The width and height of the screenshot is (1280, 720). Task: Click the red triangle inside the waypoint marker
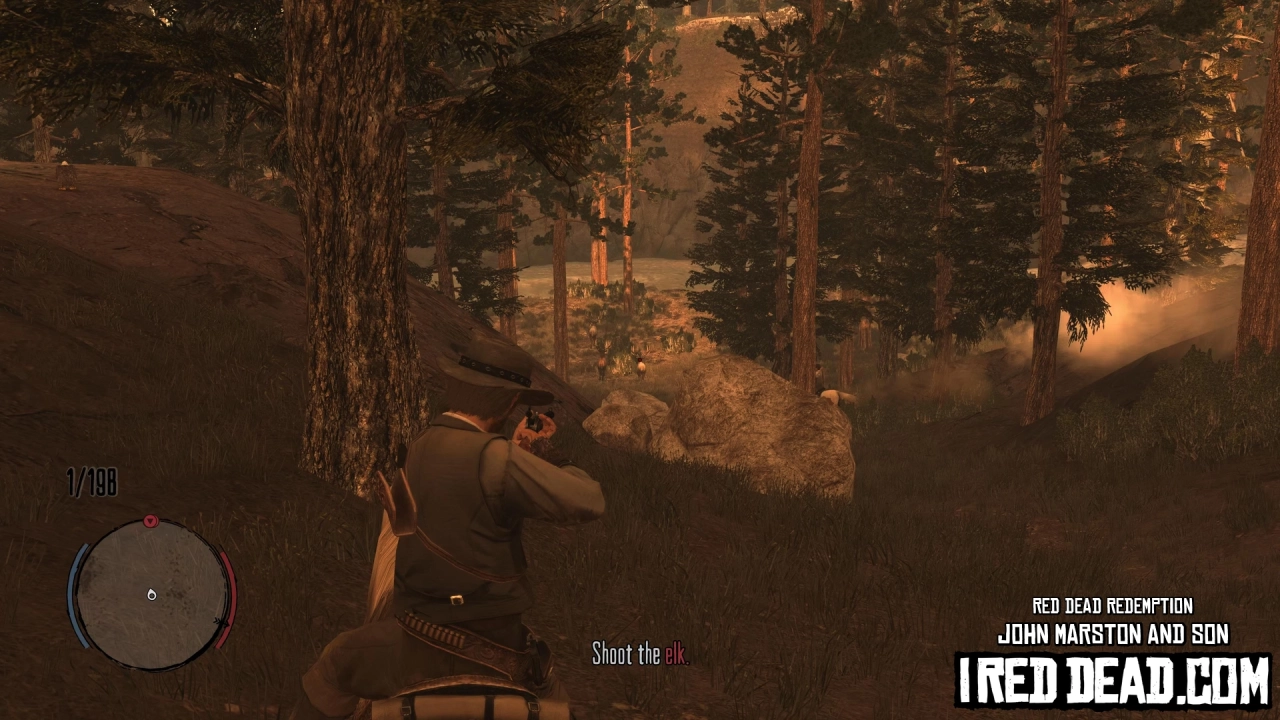[x=149, y=521]
